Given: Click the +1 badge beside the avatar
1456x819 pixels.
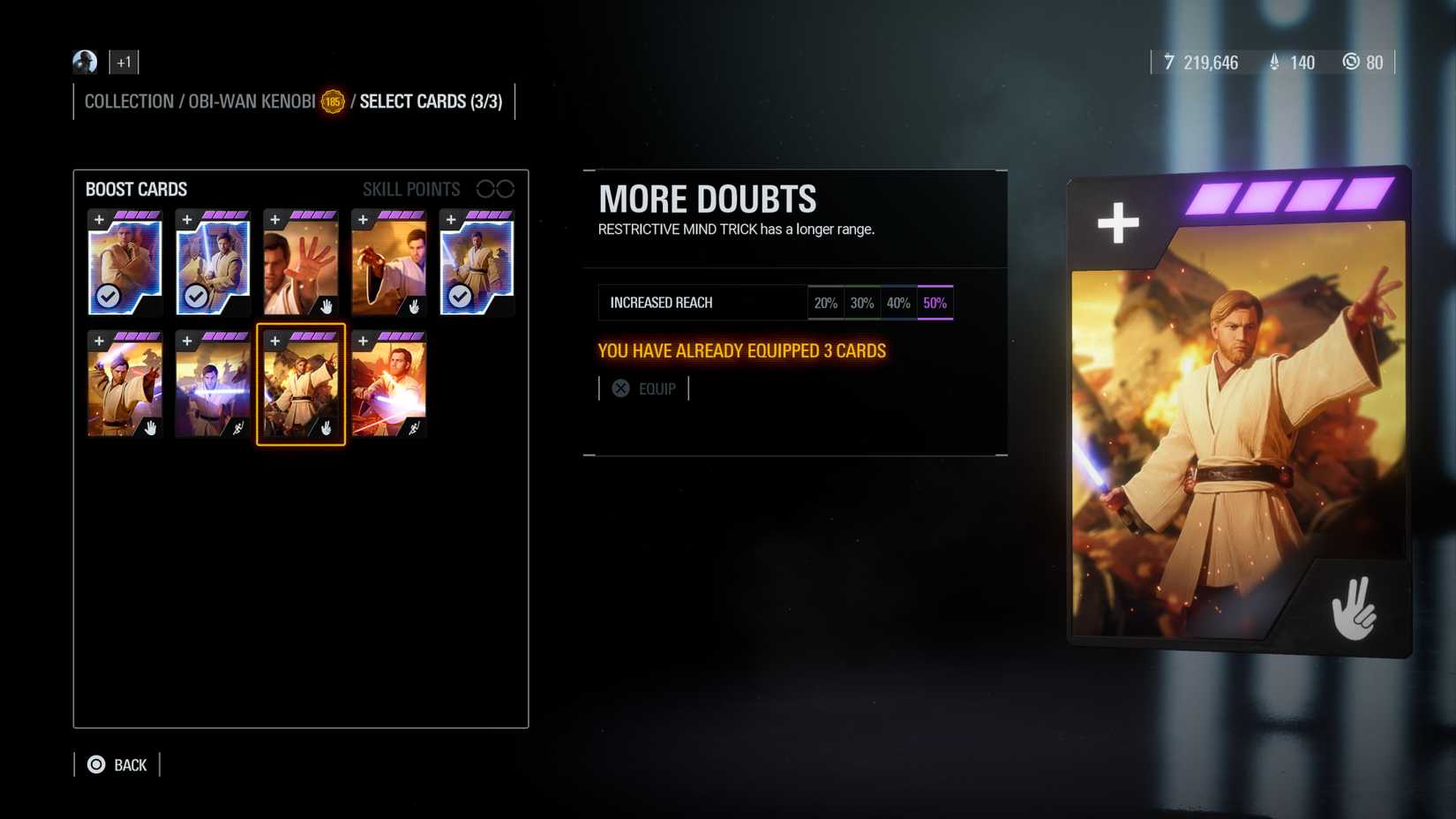Looking at the screenshot, I should [124, 62].
